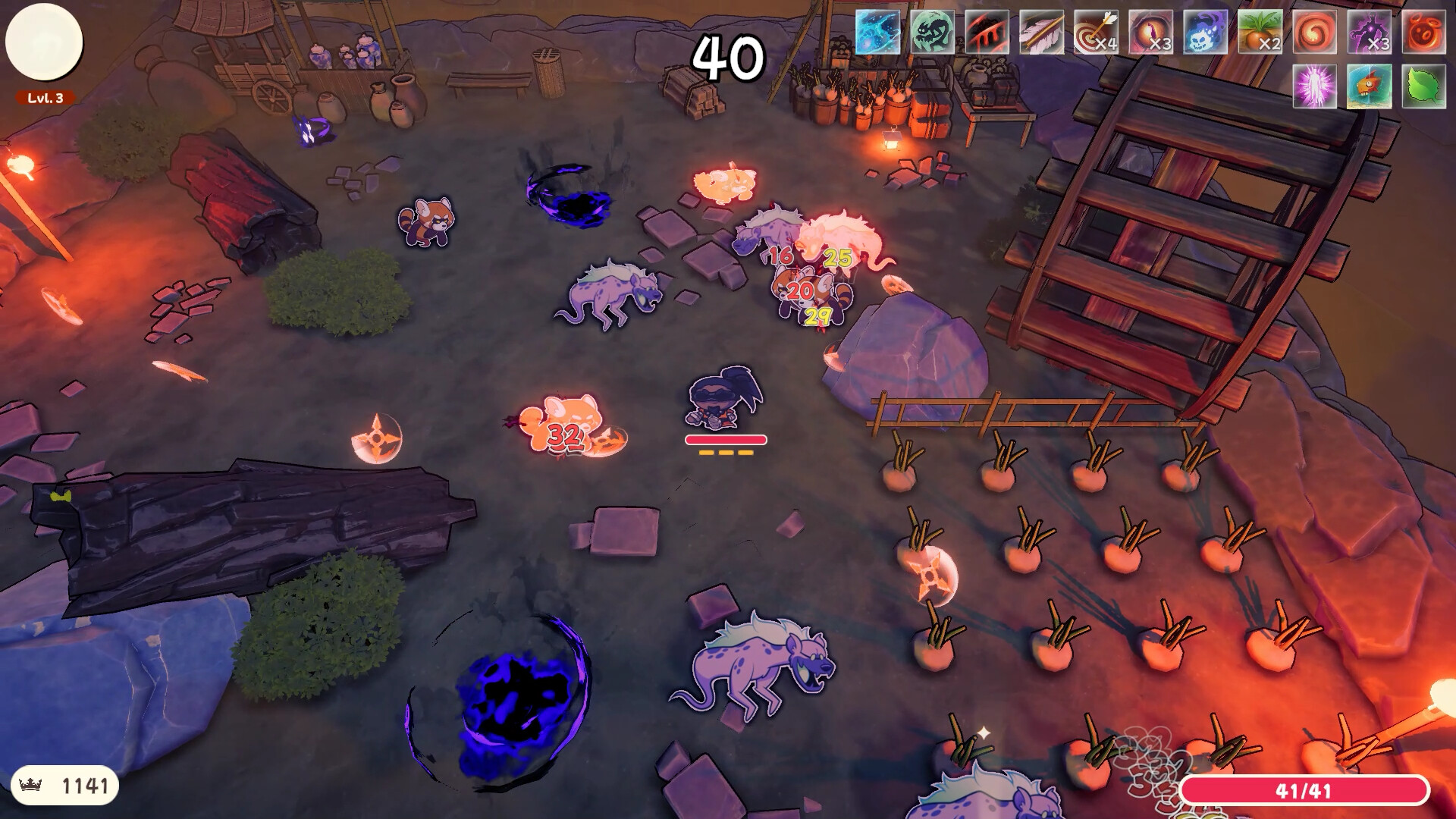Click the purple shadow figure icon
This screenshot has width=1456, height=819.
(1370, 32)
